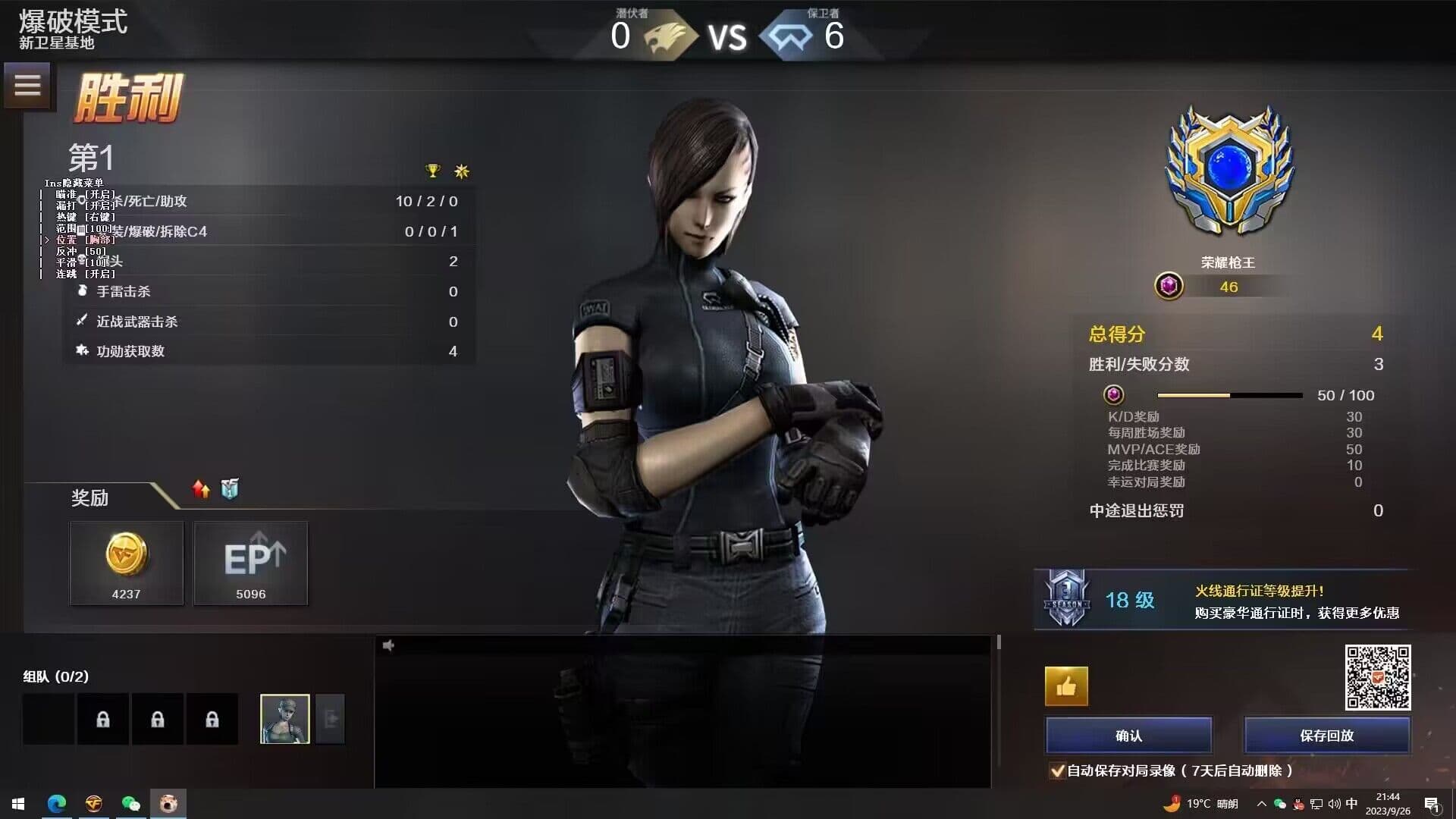
Task: Open the Windows Start menu
Action: (x=18, y=804)
